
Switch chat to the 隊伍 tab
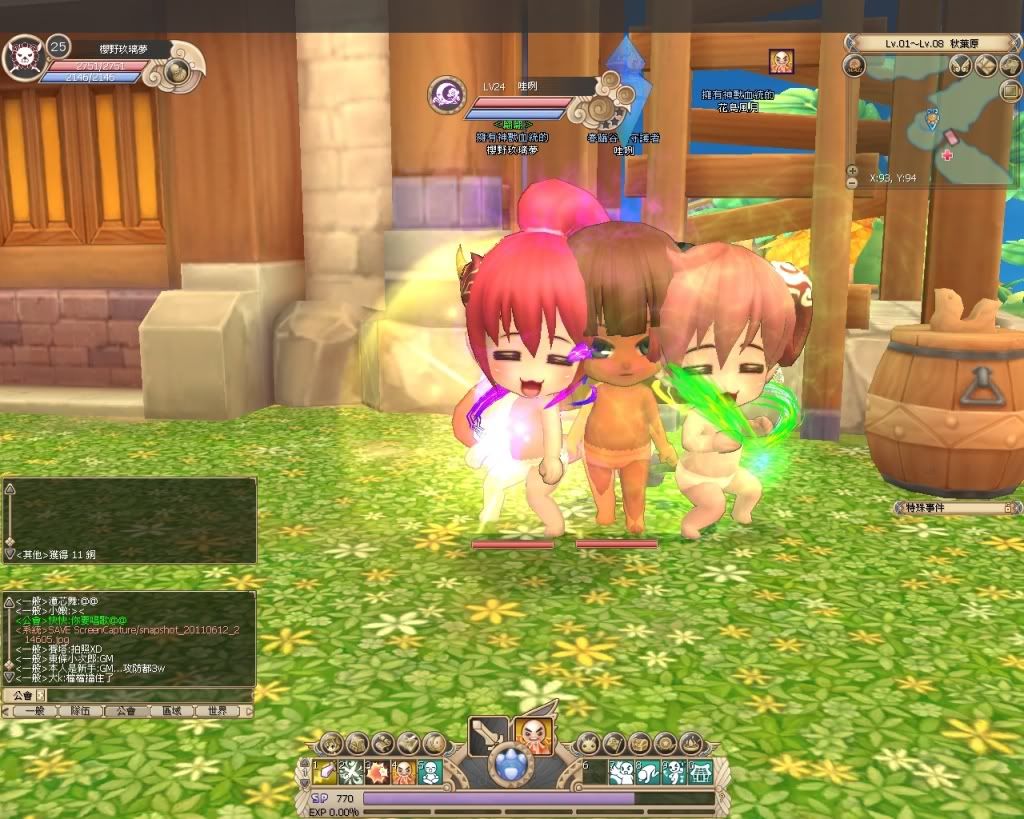point(79,711)
